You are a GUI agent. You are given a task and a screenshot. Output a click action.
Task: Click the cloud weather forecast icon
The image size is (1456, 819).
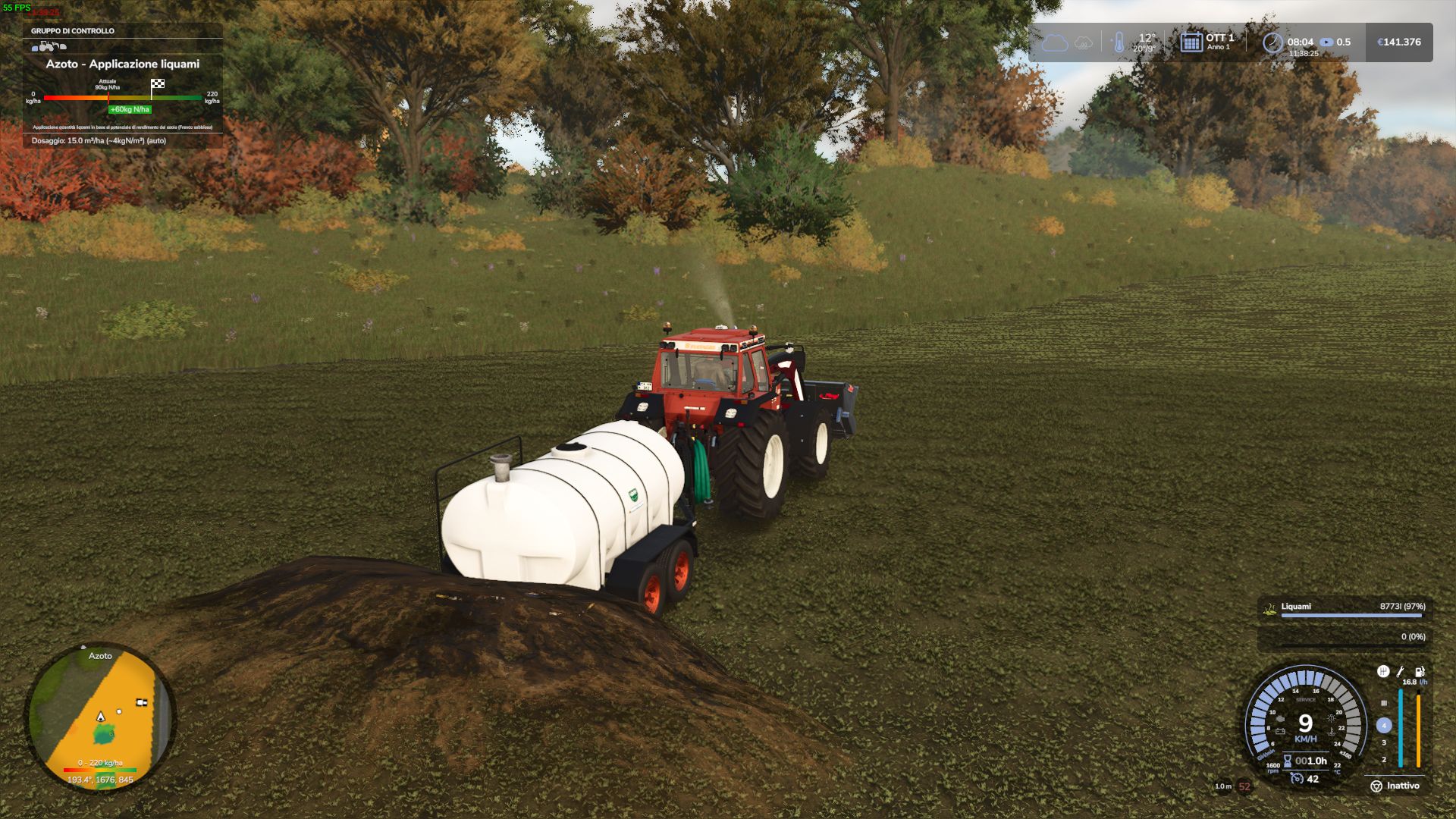click(x=1054, y=42)
